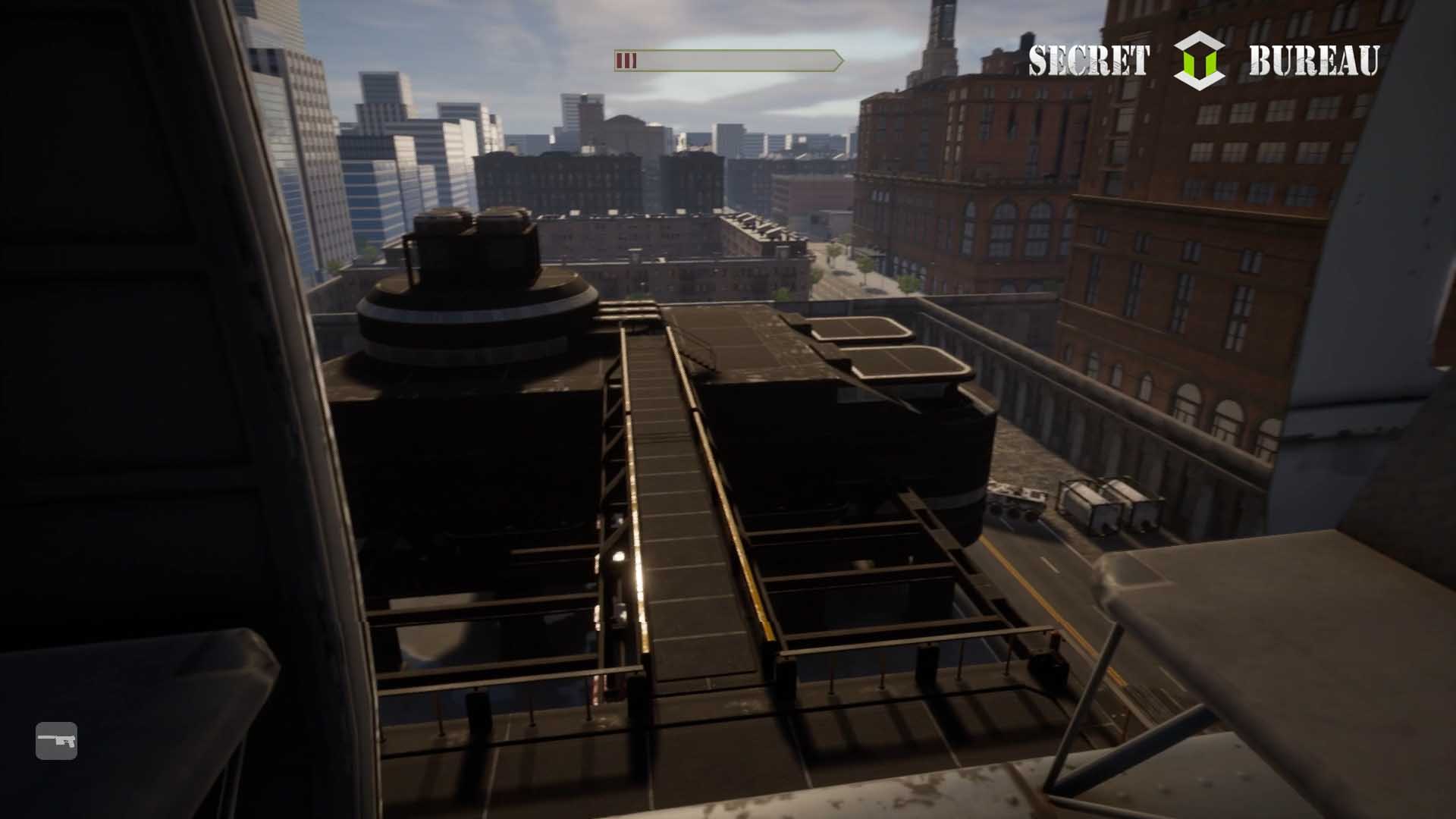Image resolution: width=1456 pixels, height=819 pixels.
Task: Select the pistol weapon slot icon
Action: coord(57,740)
